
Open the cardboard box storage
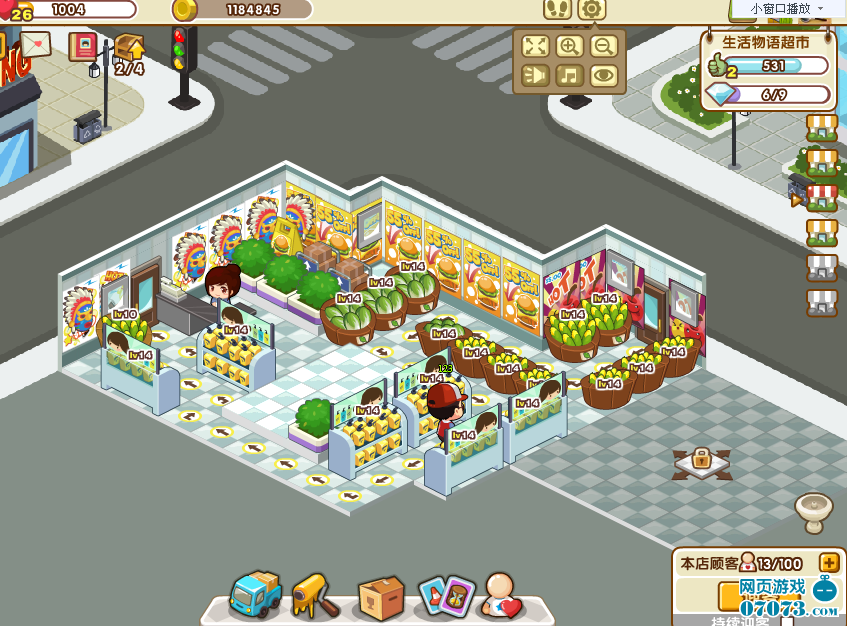381,596
